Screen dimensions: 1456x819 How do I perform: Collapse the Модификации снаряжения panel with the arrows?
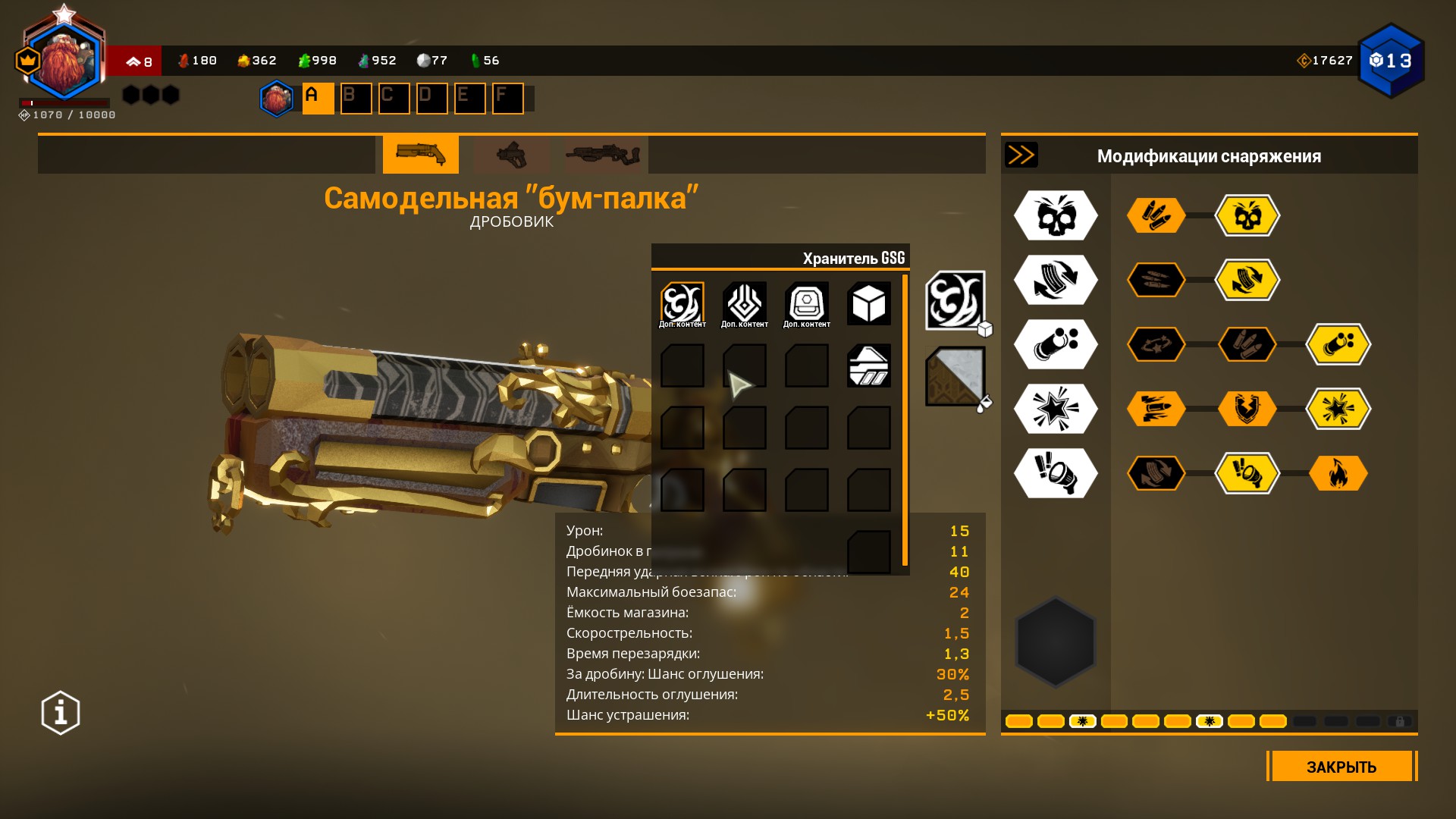[x=1021, y=155]
